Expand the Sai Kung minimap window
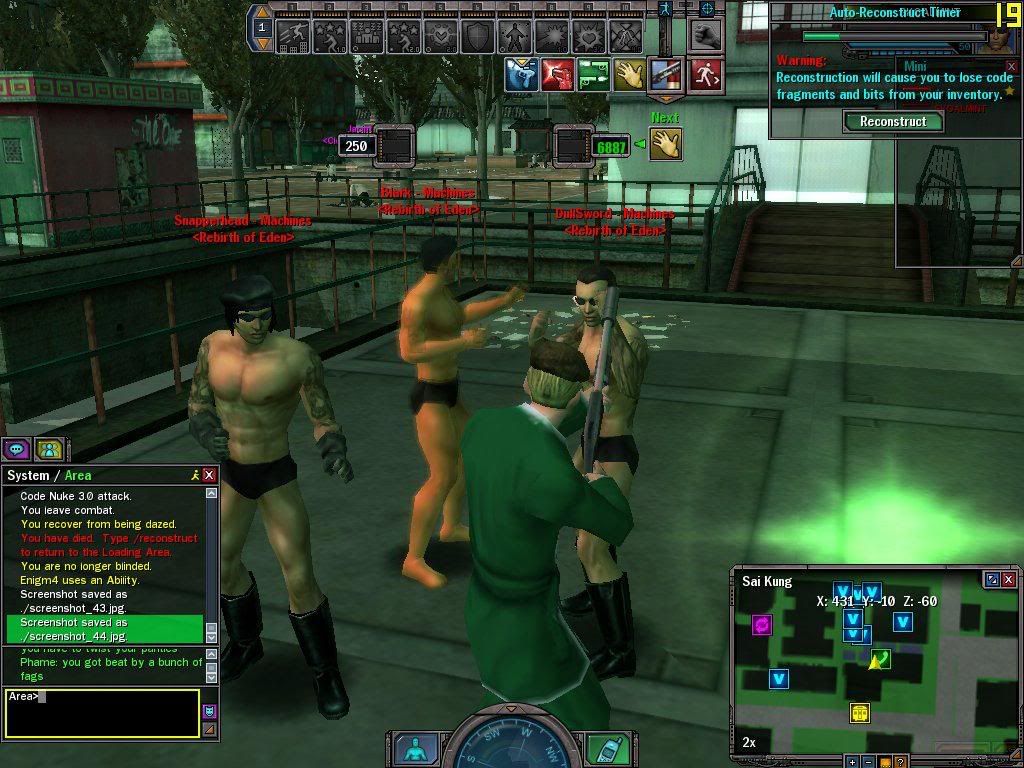Screen dimensions: 1024x768 coord(991,579)
